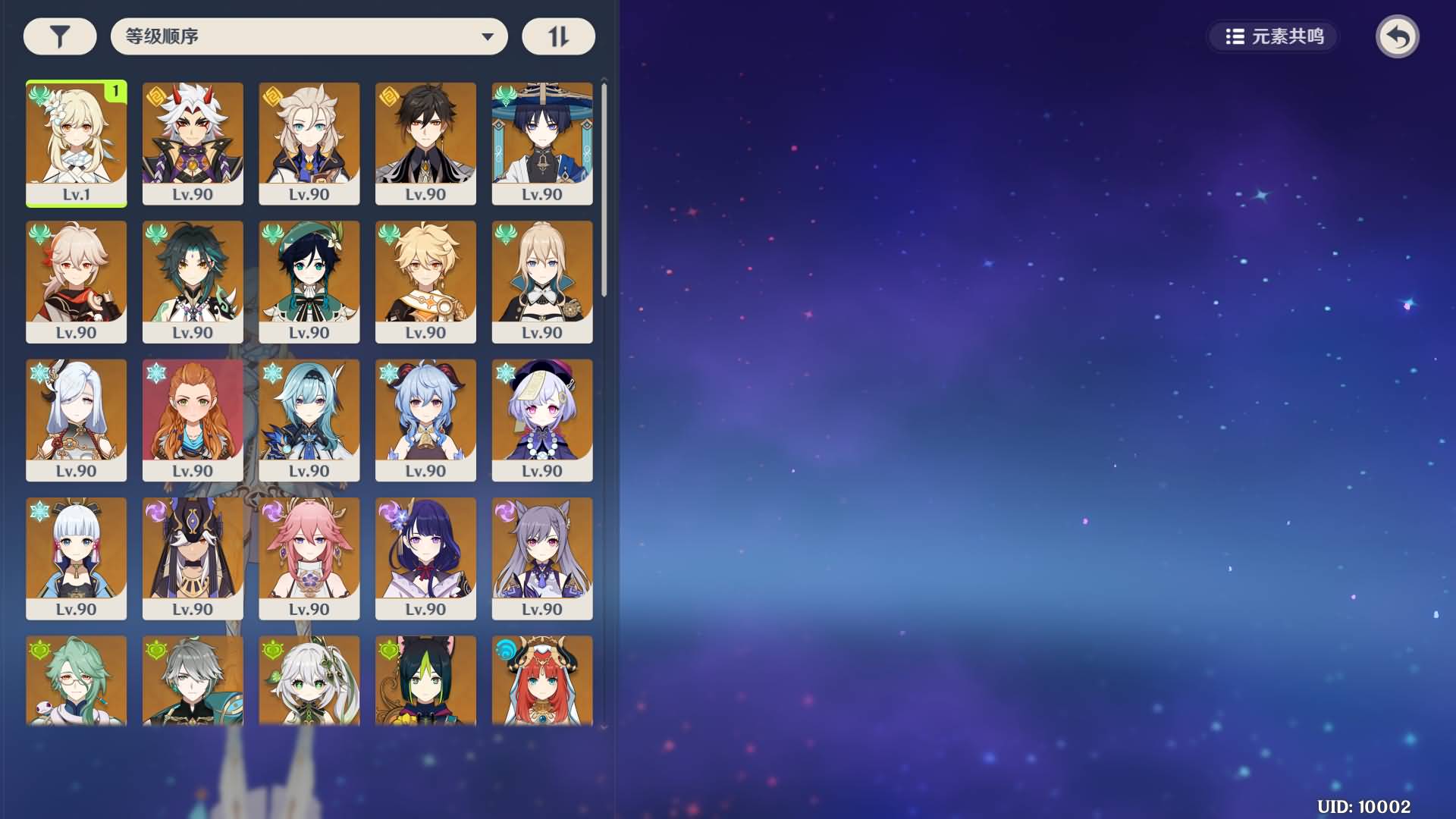Image resolution: width=1456 pixels, height=819 pixels.
Task: Toggle the sort order arrows button
Action: [x=558, y=36]
